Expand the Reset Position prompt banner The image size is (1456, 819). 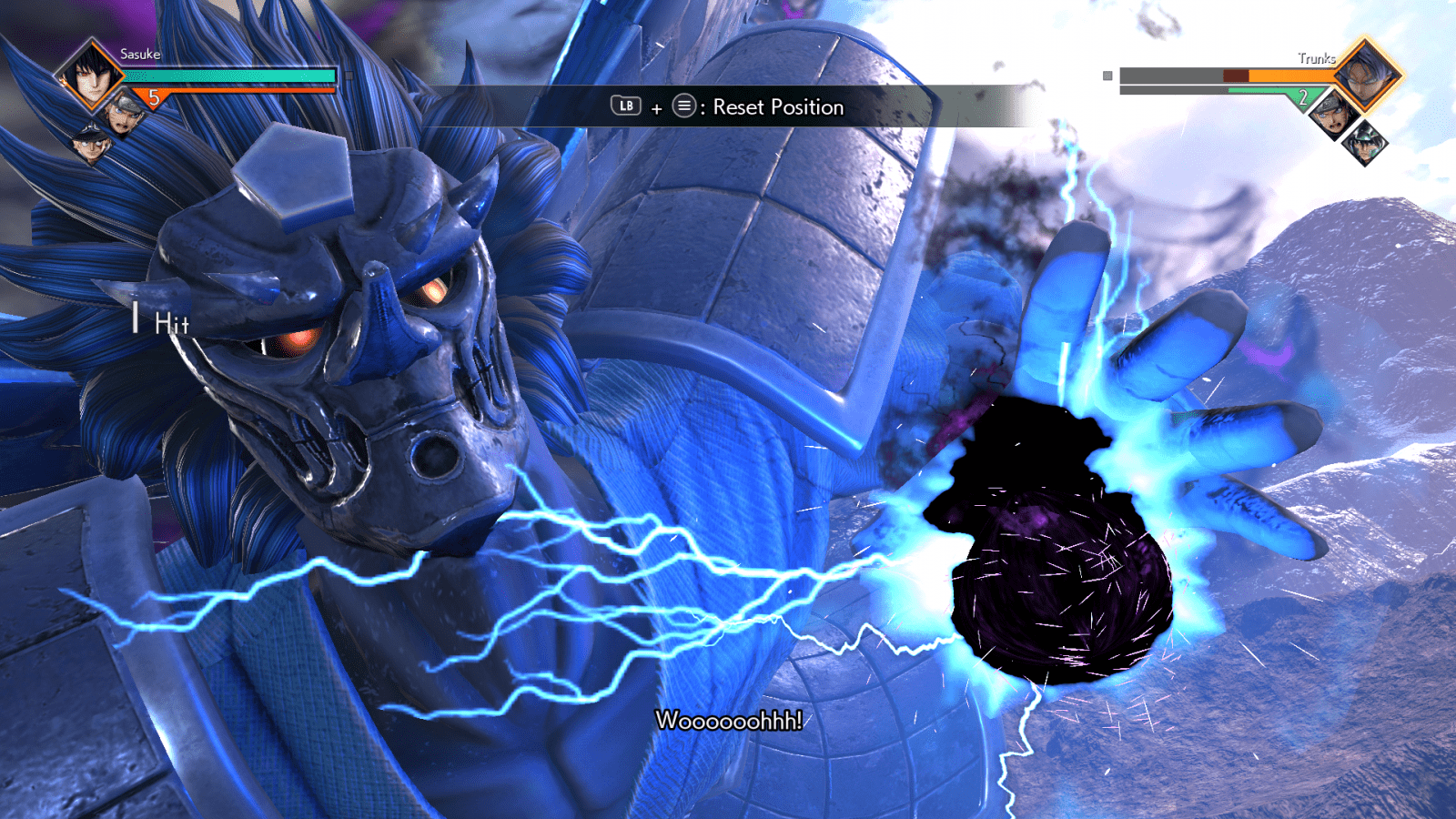(728, 106)
